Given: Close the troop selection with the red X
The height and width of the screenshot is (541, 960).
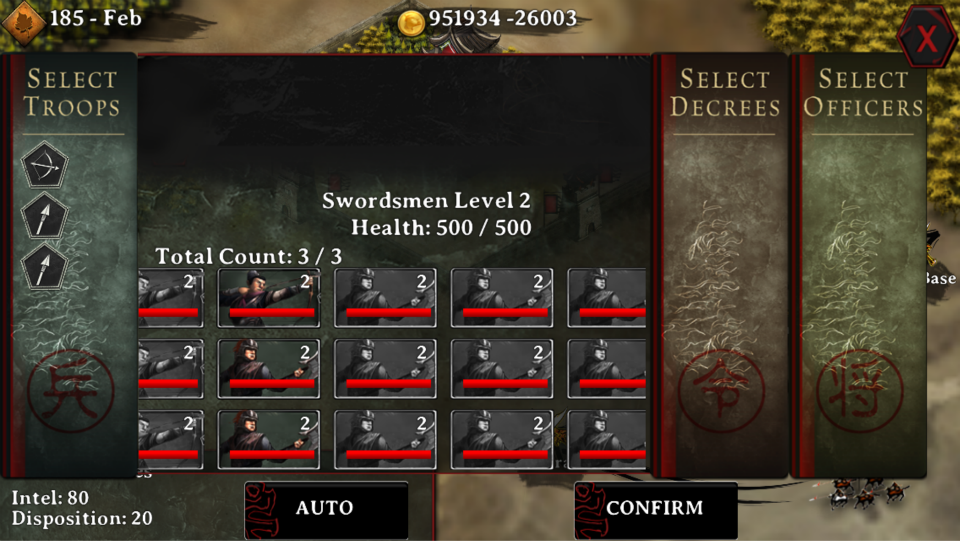Looking at the screenshot, I should (927, 37).
